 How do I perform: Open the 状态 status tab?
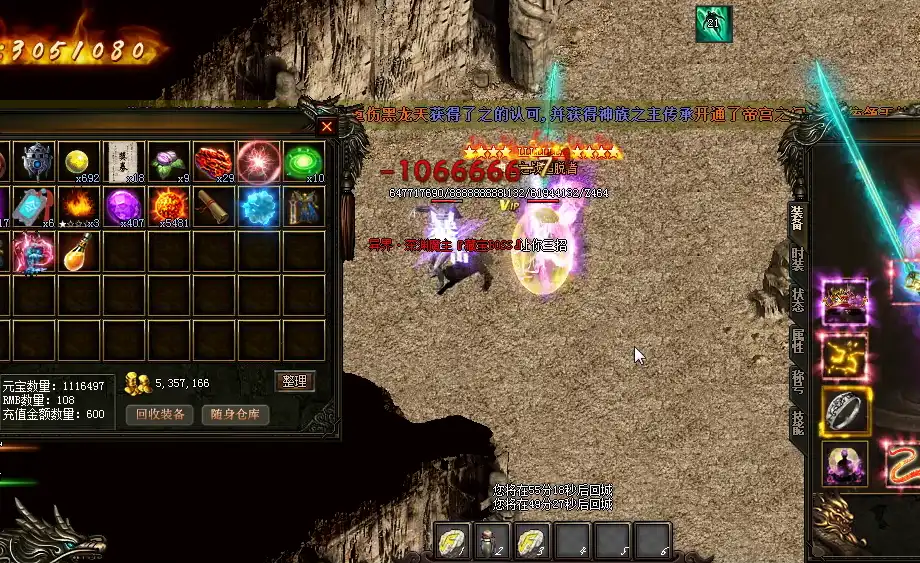coord(797,299)
